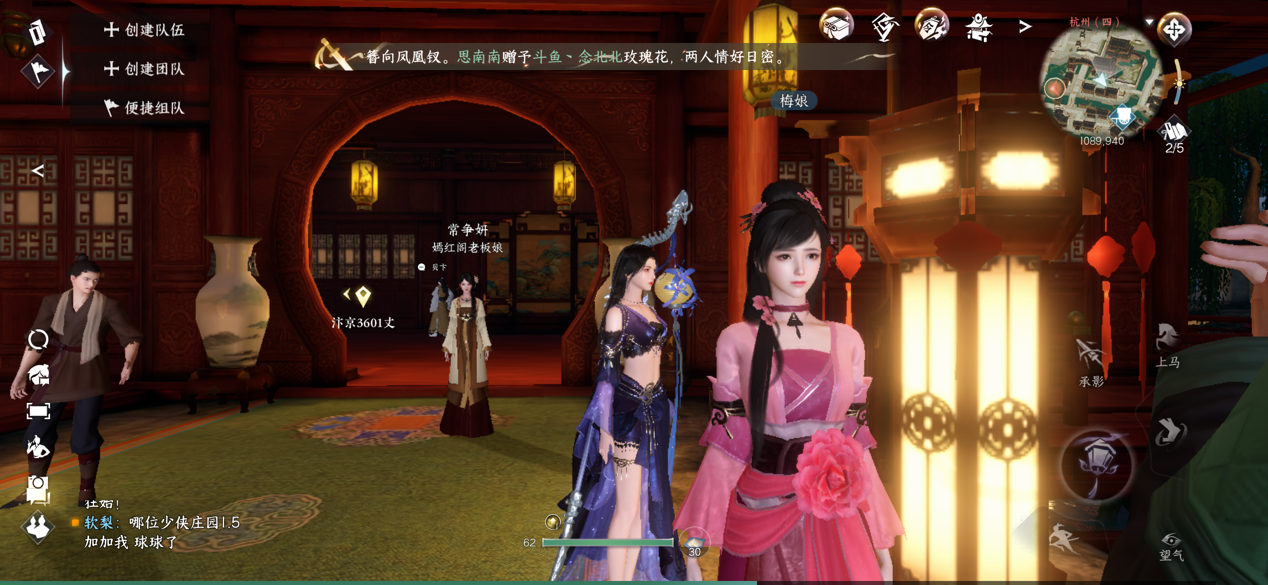Collapse the left panel with the arrow
This screenshot has height=585, width=1268.
tap(37, 171)
